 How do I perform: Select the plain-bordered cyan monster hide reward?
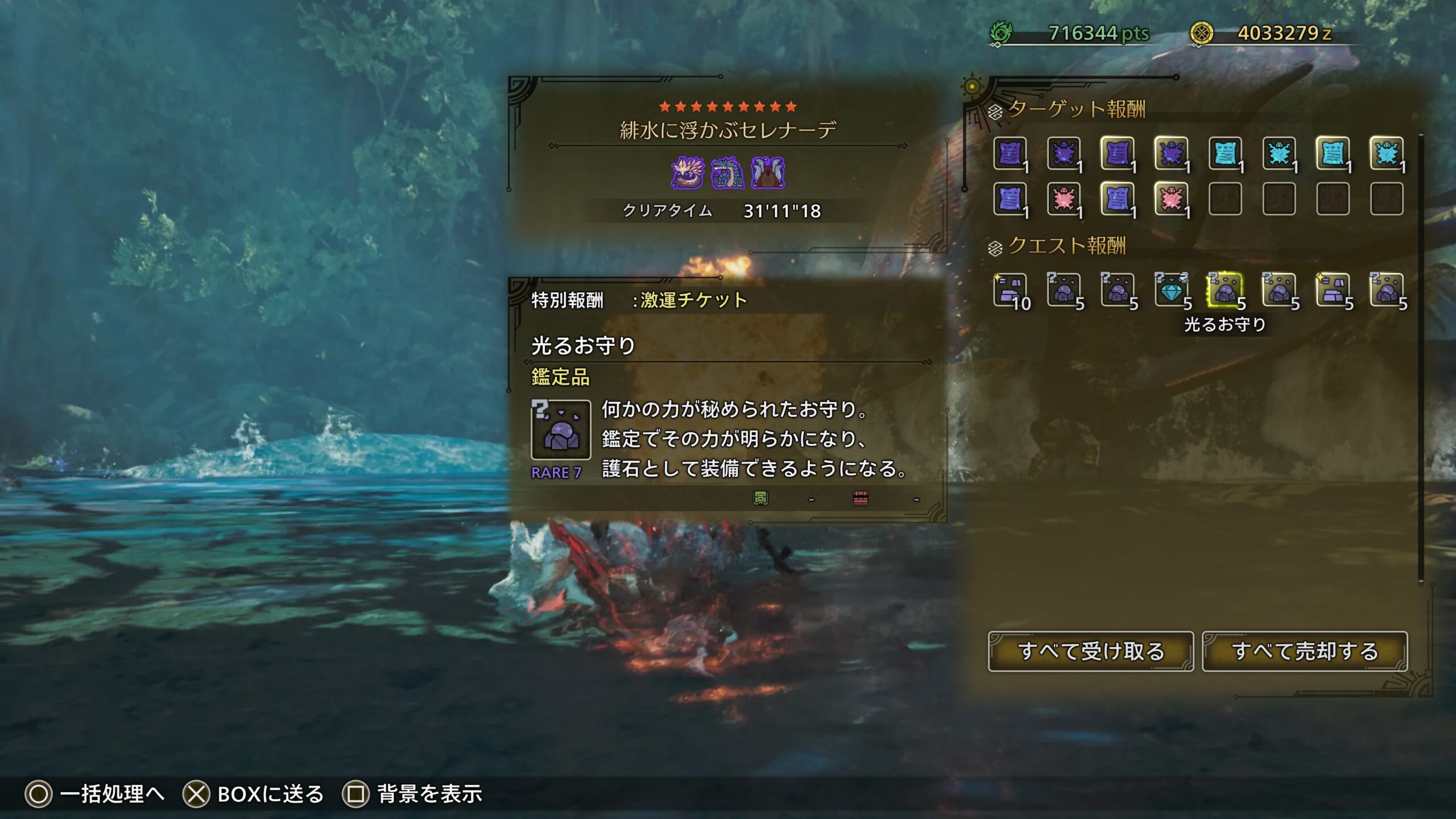(x=1279, y=153)
